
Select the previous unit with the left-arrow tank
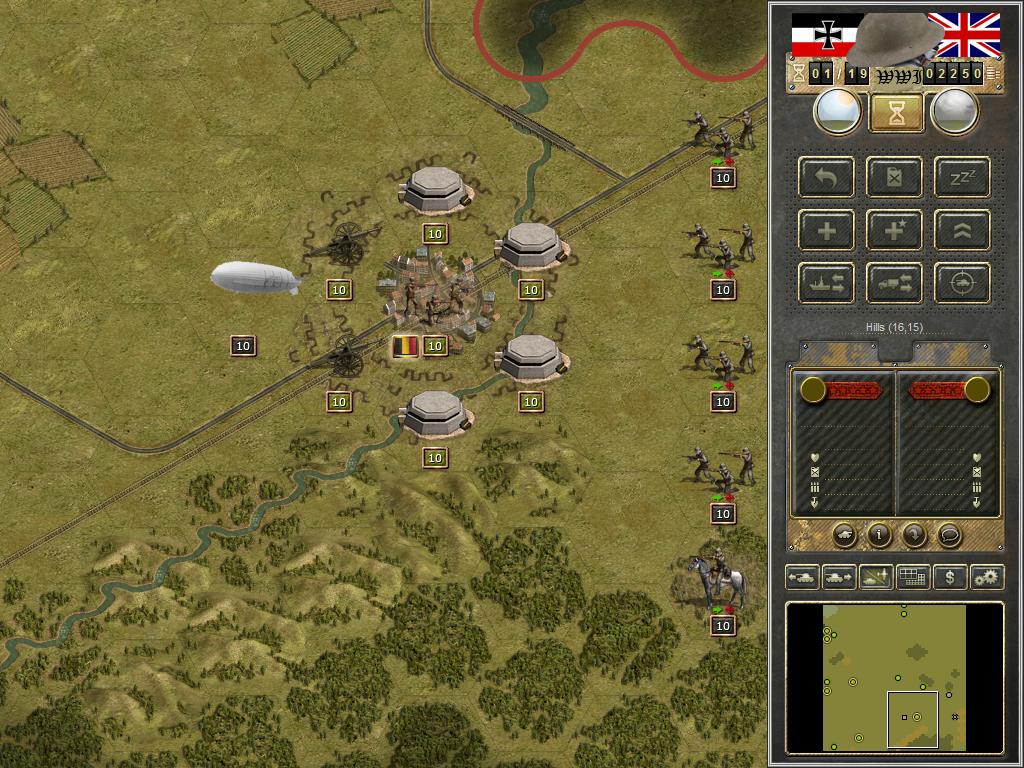pyautogui.click(x=803, y=577)
